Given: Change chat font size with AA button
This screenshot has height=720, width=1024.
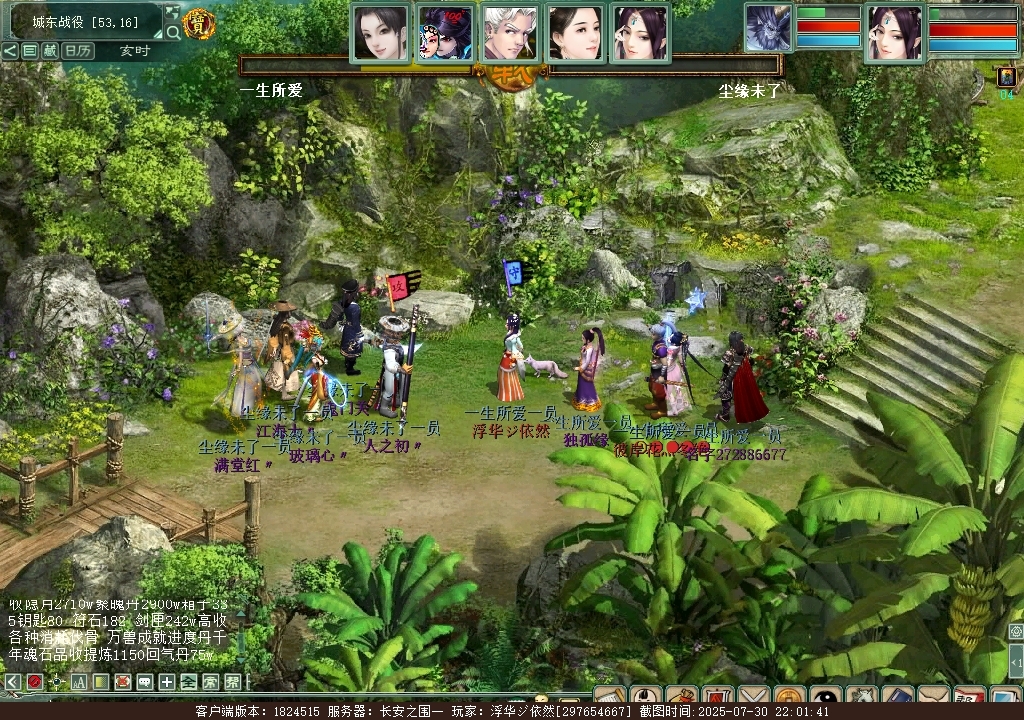Looking at the screenshot, I should point(78,682).
